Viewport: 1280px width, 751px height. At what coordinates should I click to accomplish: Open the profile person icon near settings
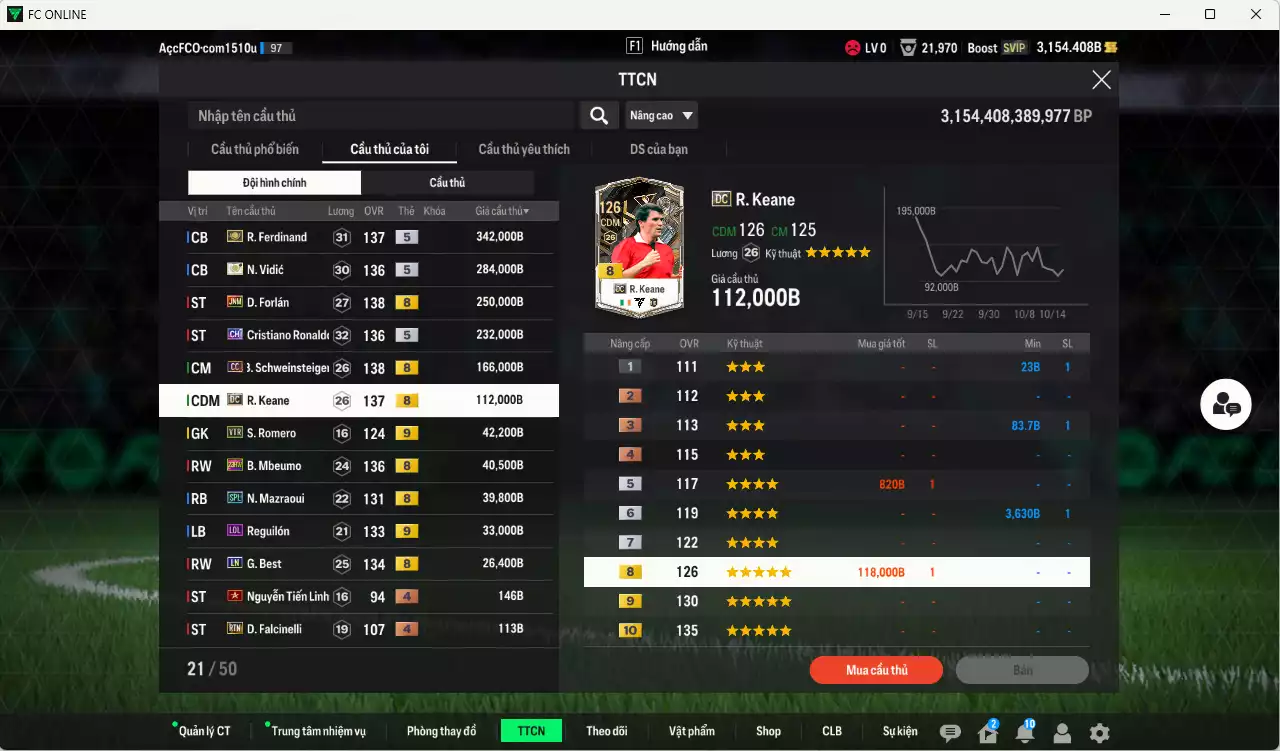(1061, 731)
